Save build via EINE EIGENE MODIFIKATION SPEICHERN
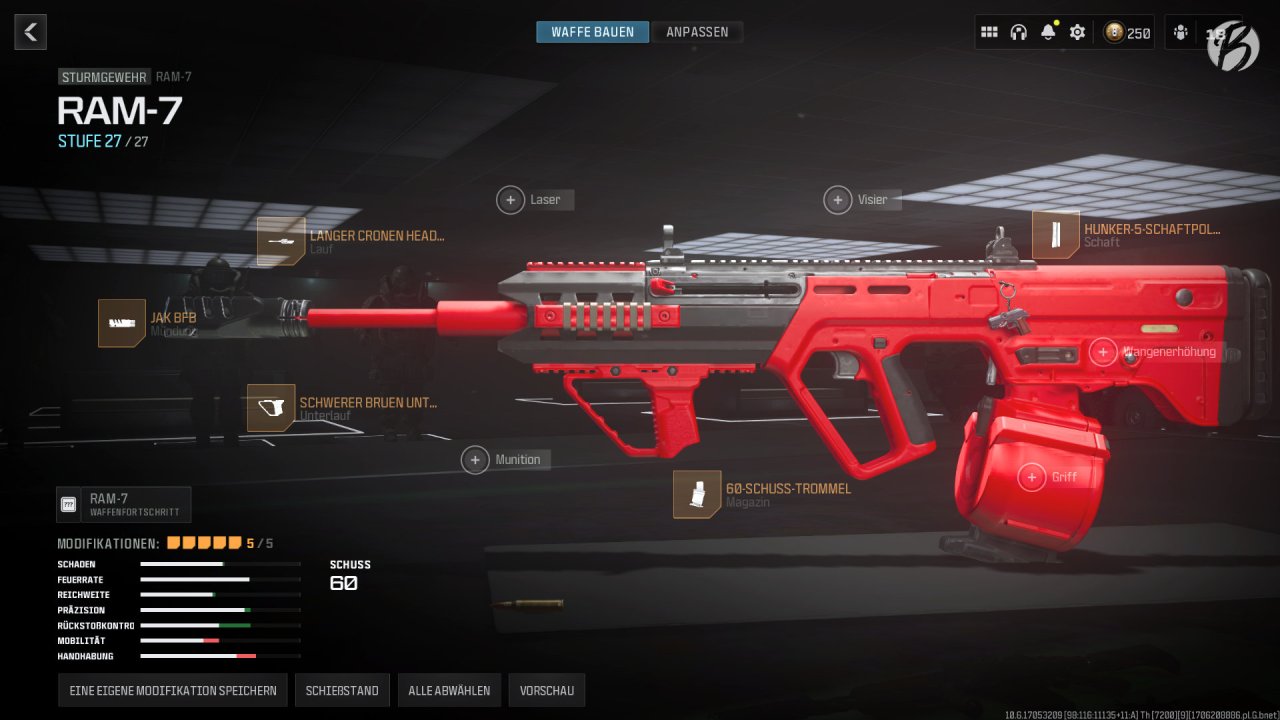Viewport: 1280px width, 720px height. point(172,690)
